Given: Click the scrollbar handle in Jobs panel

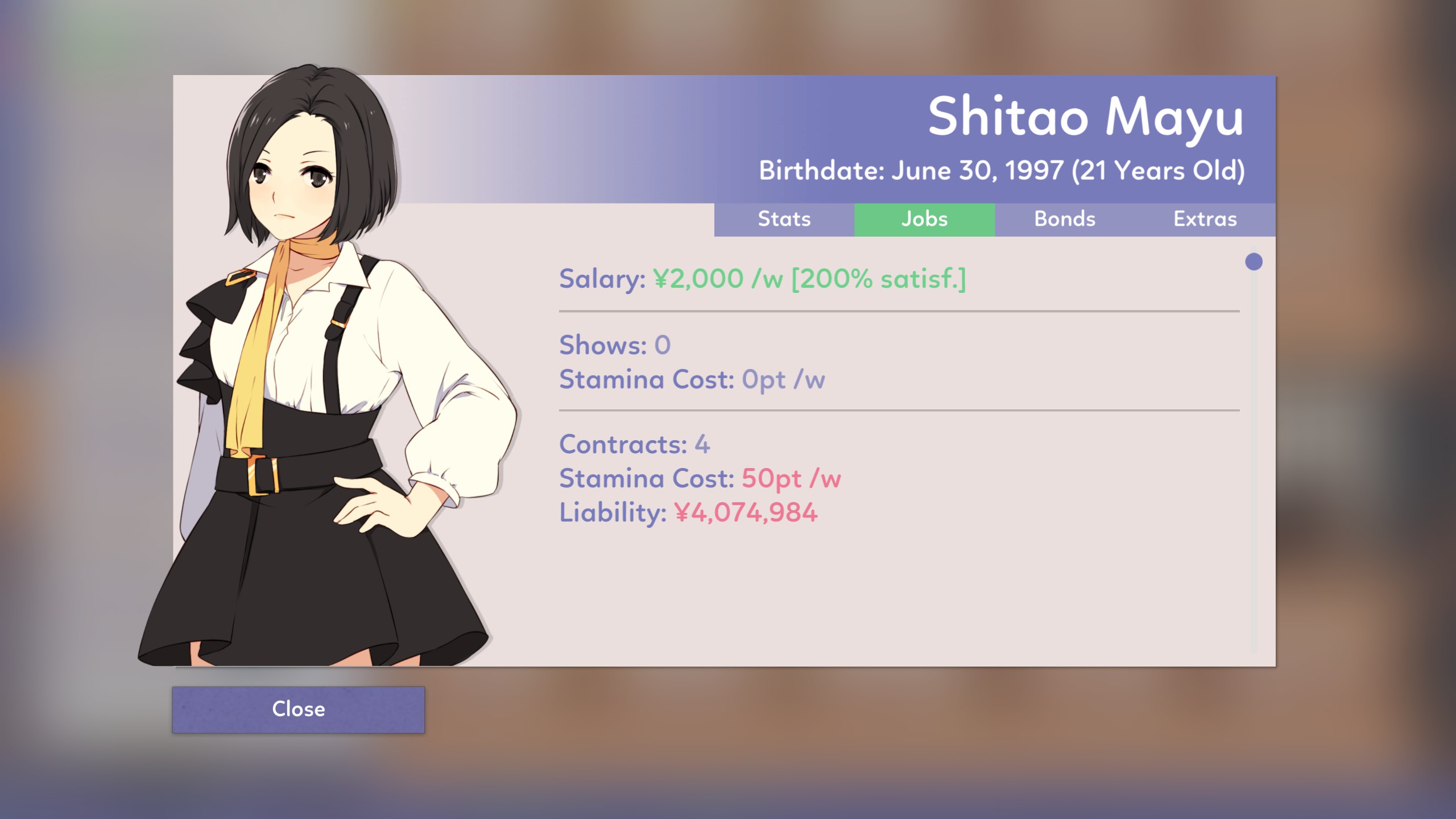Looking at the screenshot, I should 1254,262.
